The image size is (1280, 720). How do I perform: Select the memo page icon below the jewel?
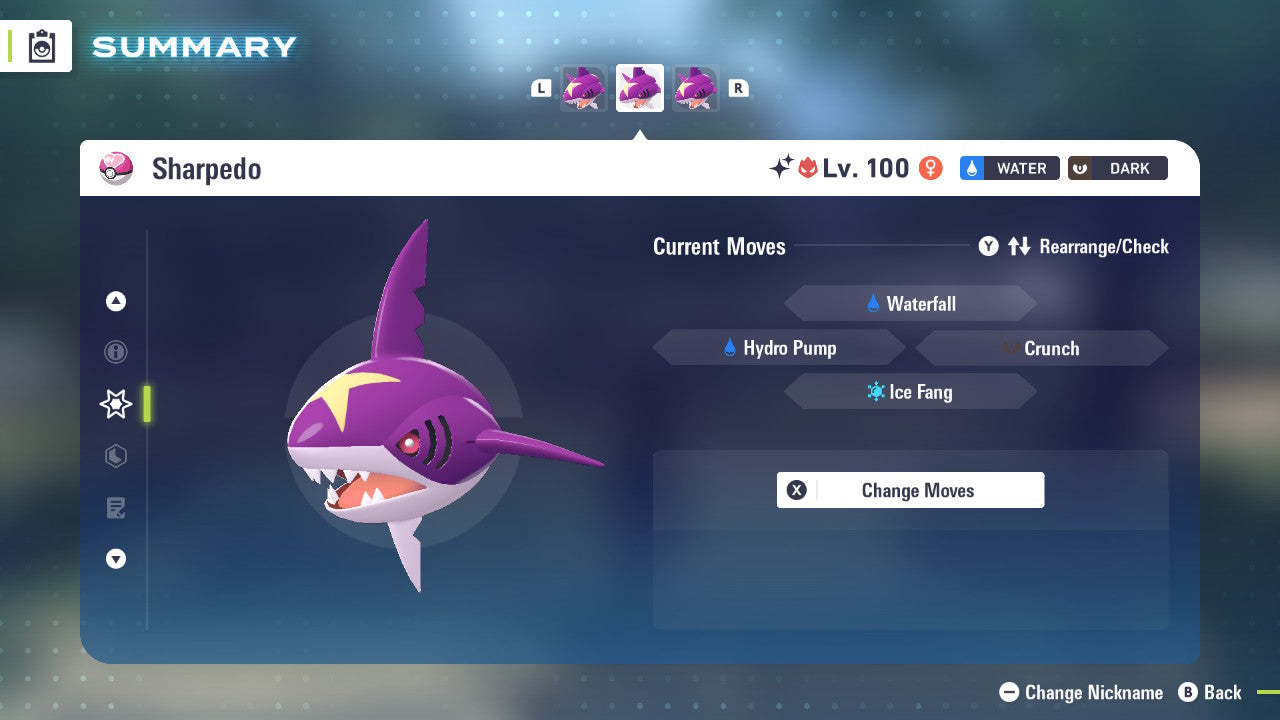115,508
